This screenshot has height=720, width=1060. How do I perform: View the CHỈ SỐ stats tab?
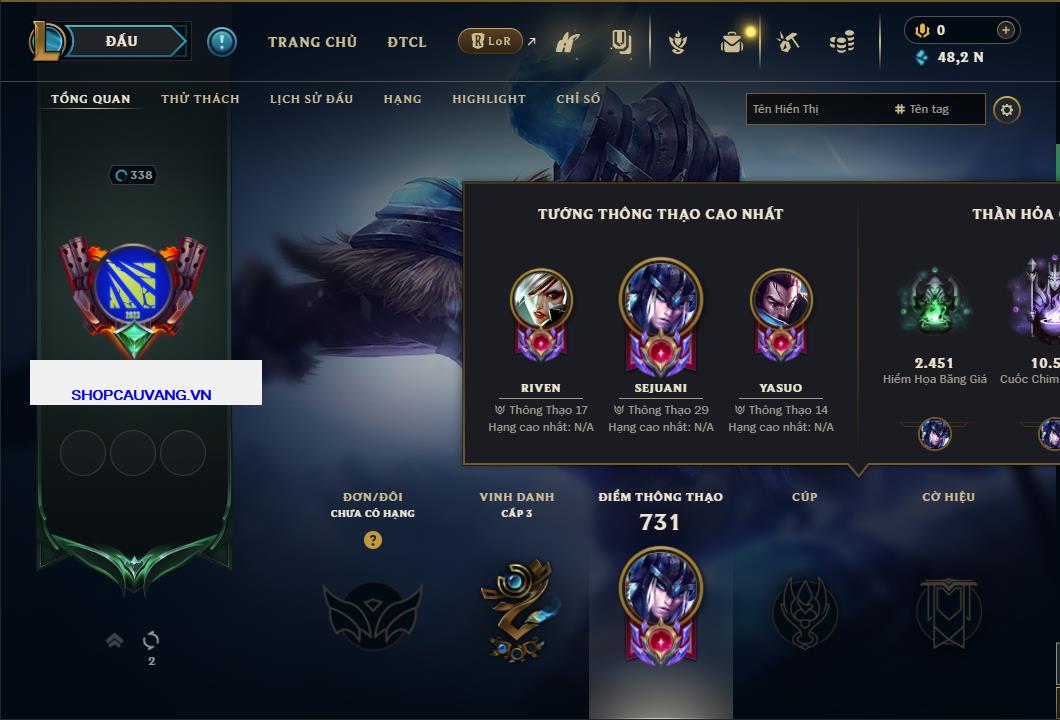coord(578,99)
